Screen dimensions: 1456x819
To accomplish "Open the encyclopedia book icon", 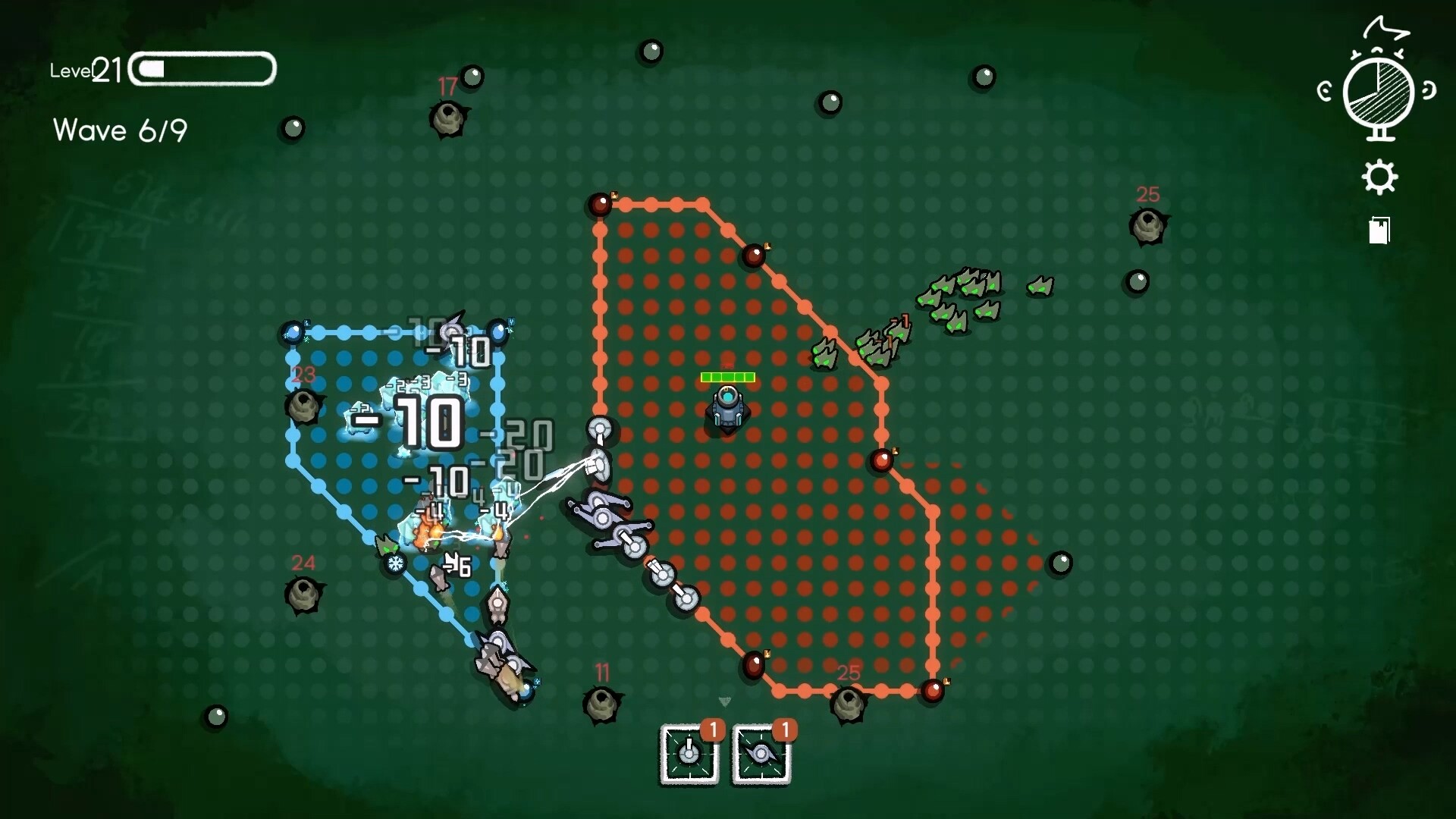I will tap(1379, 231).
